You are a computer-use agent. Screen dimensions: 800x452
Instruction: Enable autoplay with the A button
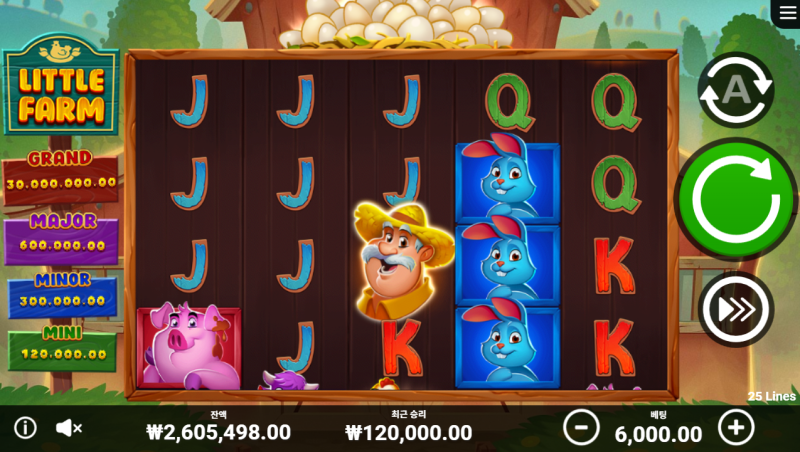[736, 90]
